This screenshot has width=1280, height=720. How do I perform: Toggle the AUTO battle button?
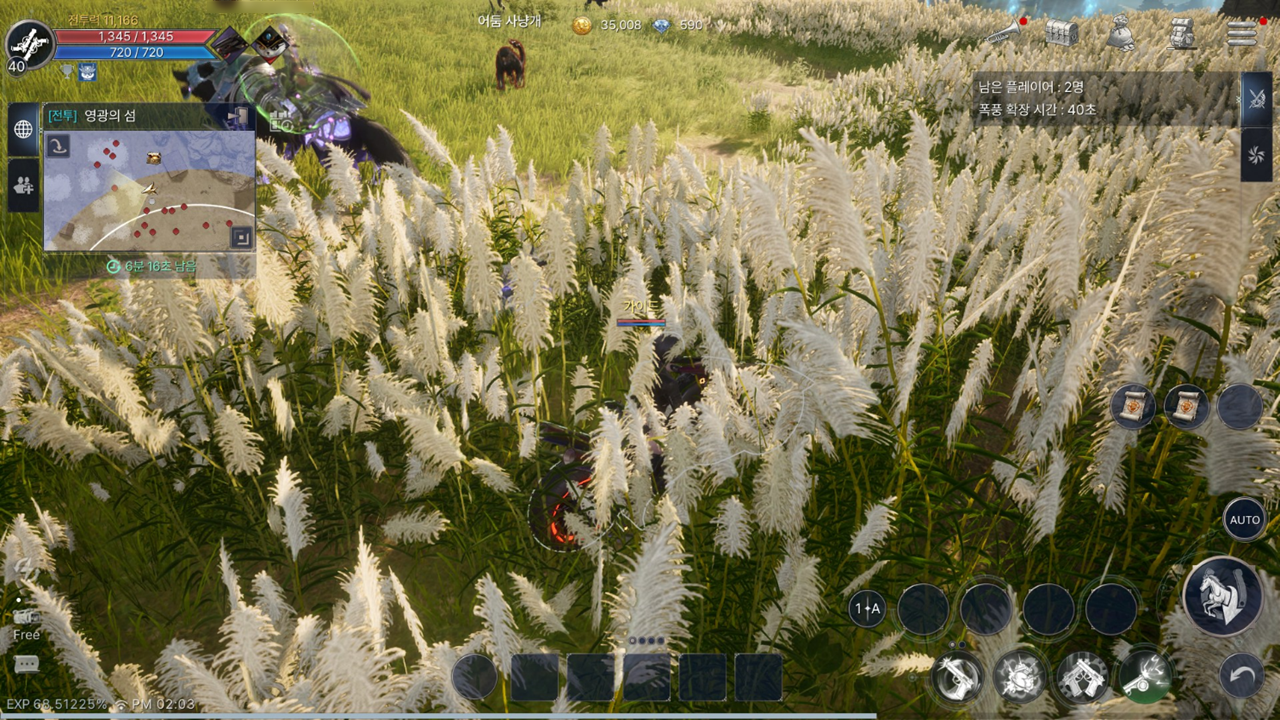click(x=1244, y=520)
